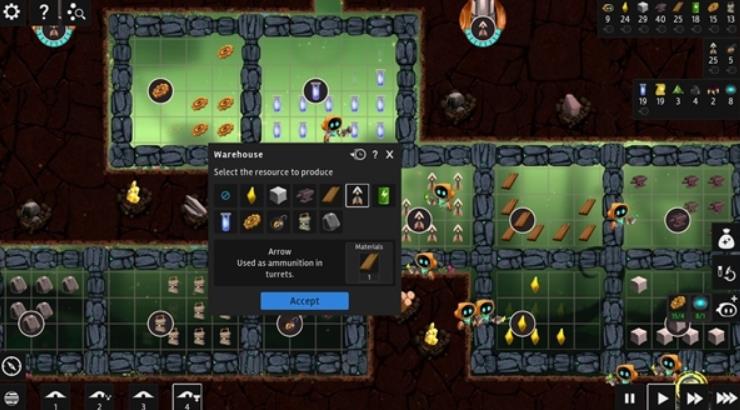
Task: Choose the blue vial resource
Action: tap(225, 221)
